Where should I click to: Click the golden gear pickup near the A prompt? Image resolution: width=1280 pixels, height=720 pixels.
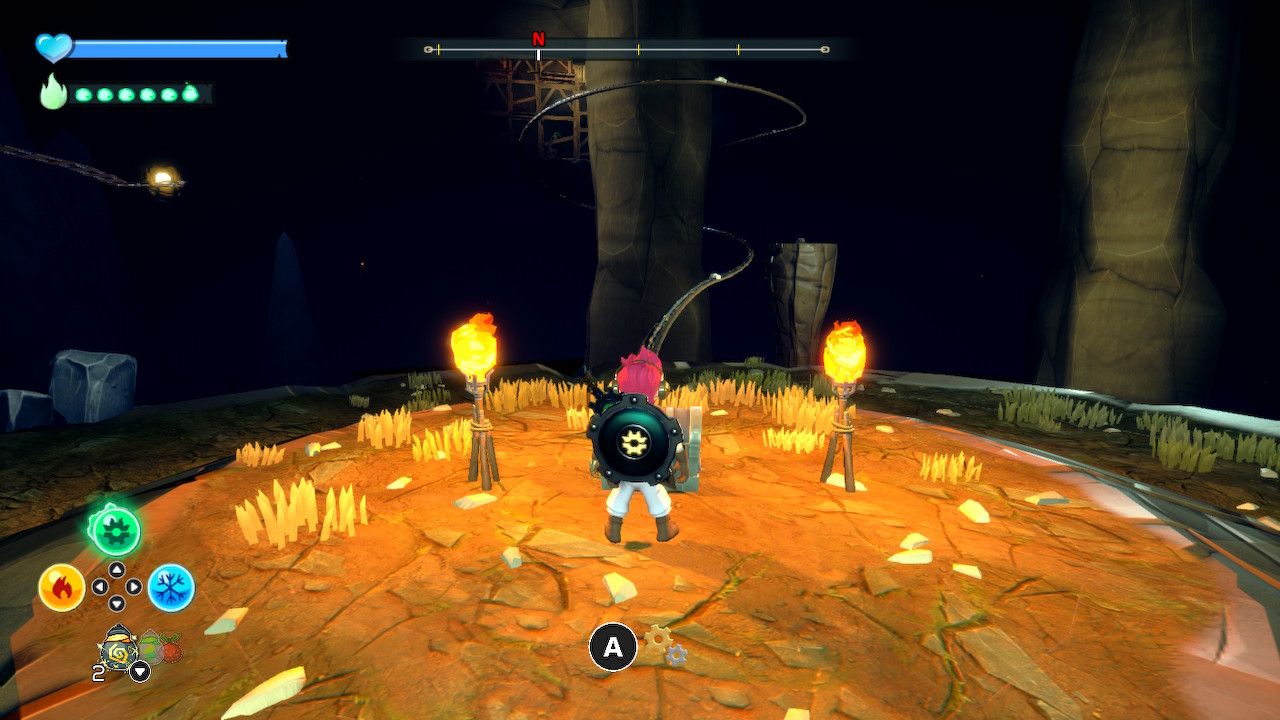tap(657, 639)
